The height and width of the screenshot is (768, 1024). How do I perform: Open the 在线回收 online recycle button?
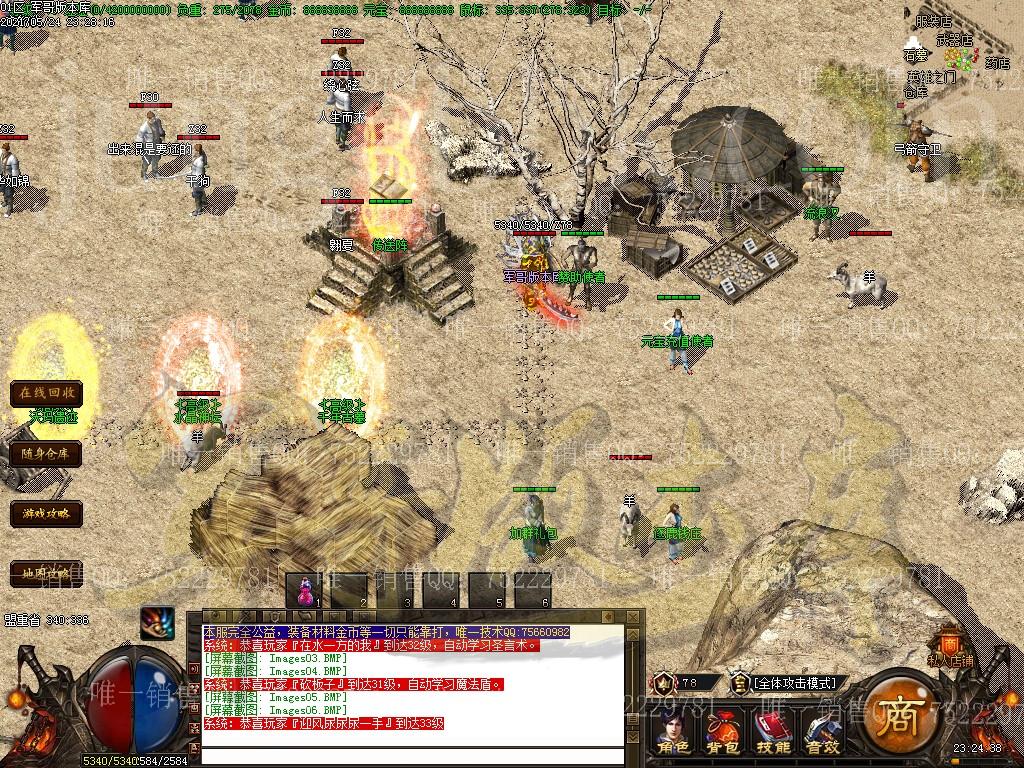point(46,393)
